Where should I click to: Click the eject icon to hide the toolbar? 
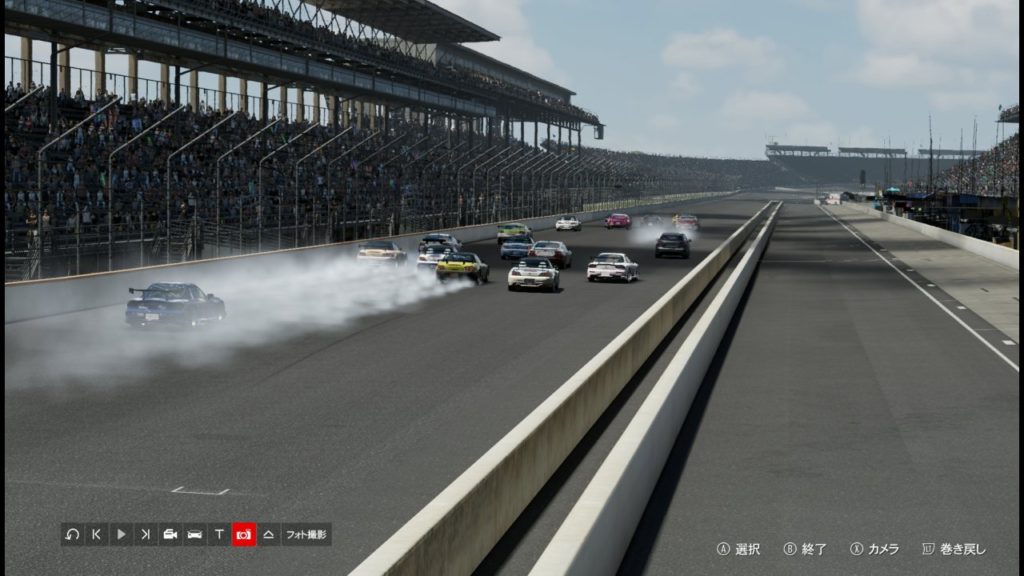[x=268, y=534]
